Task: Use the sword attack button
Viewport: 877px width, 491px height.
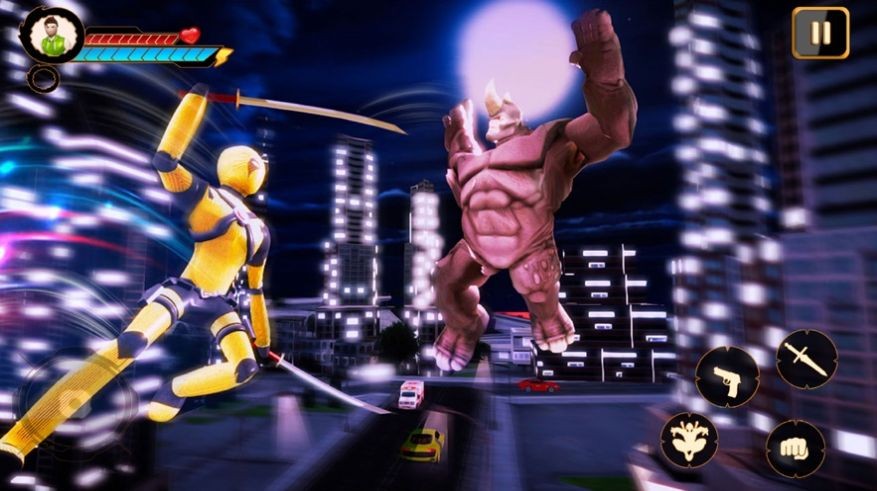Action: (806, 359)
